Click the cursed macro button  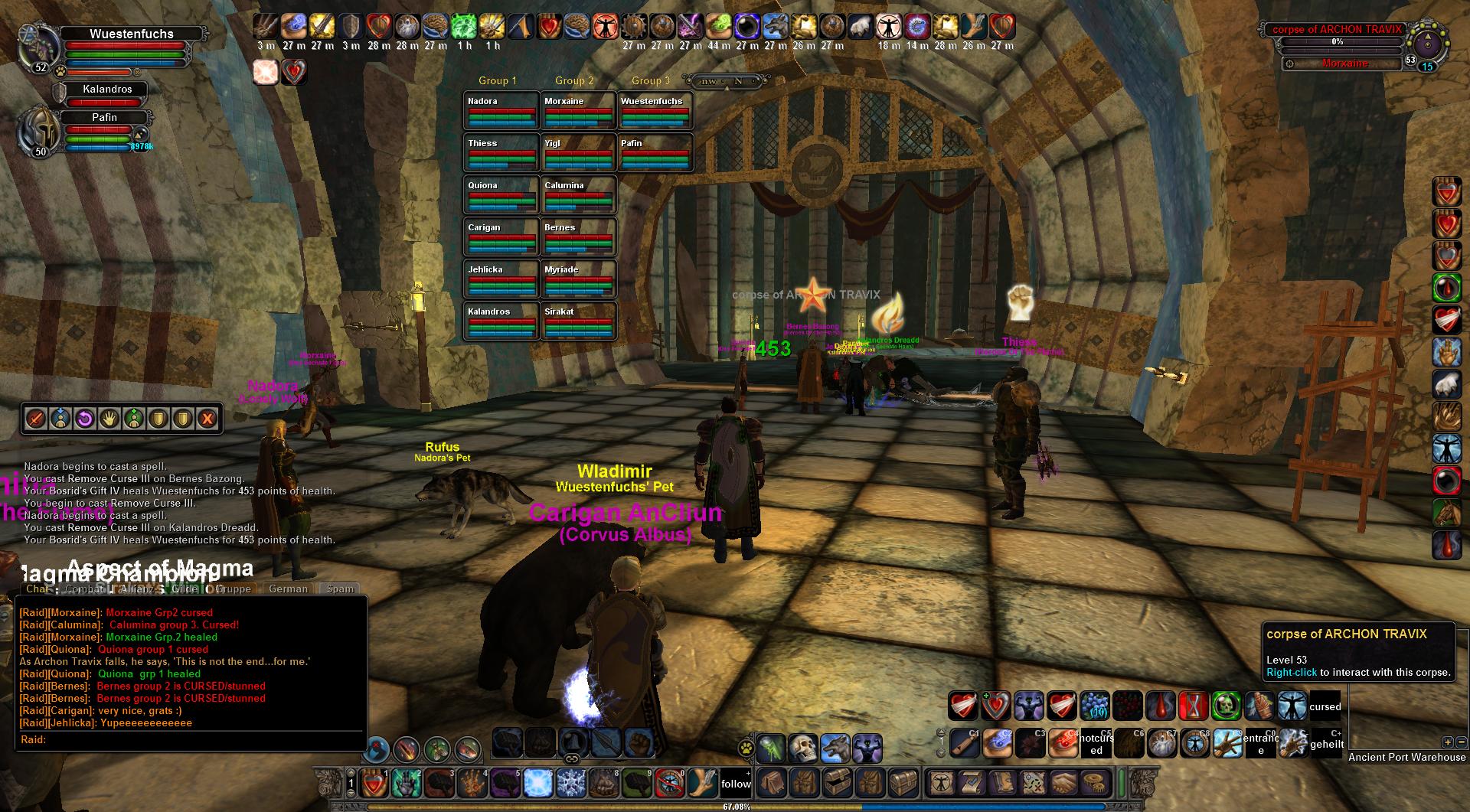click(1325, 706)
